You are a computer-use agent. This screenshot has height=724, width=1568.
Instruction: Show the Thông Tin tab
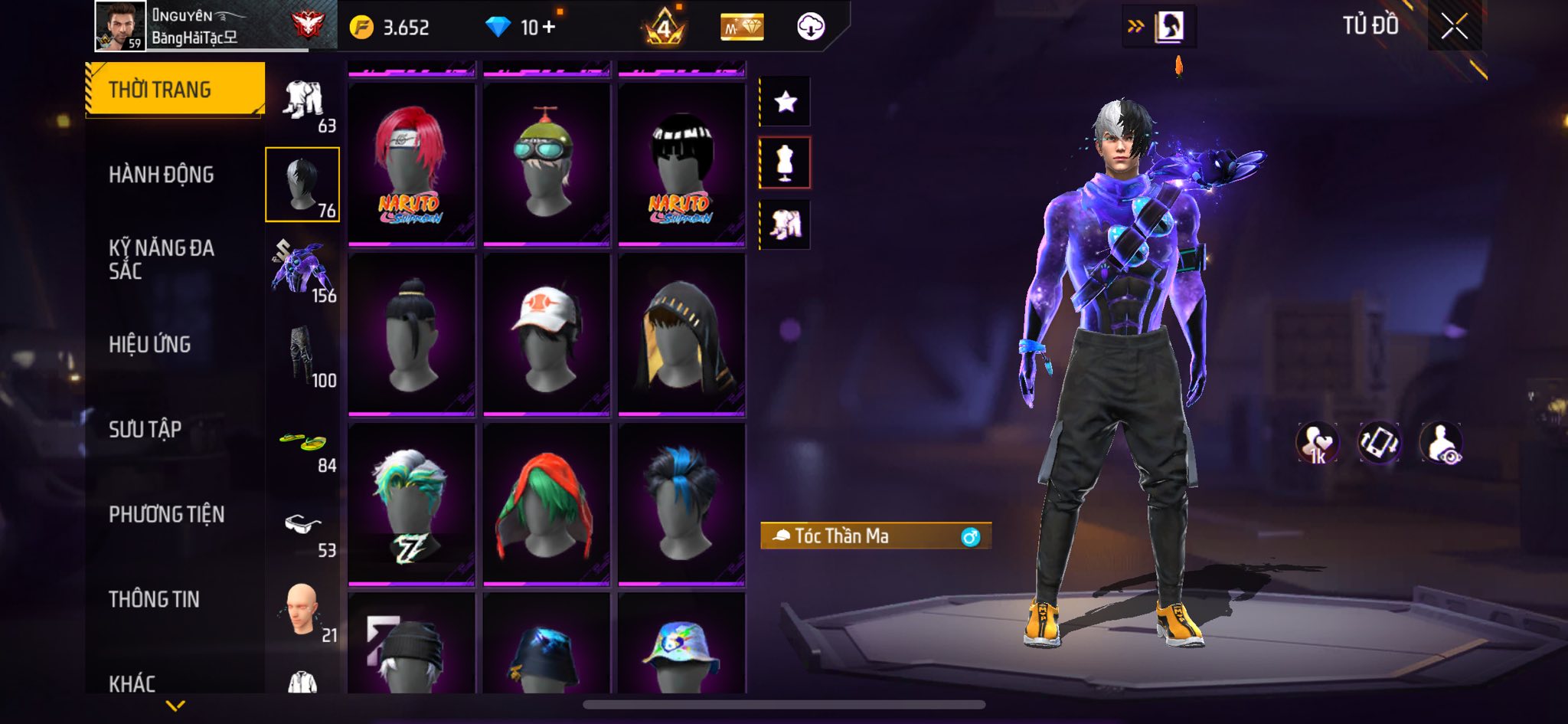pos(154,599)
